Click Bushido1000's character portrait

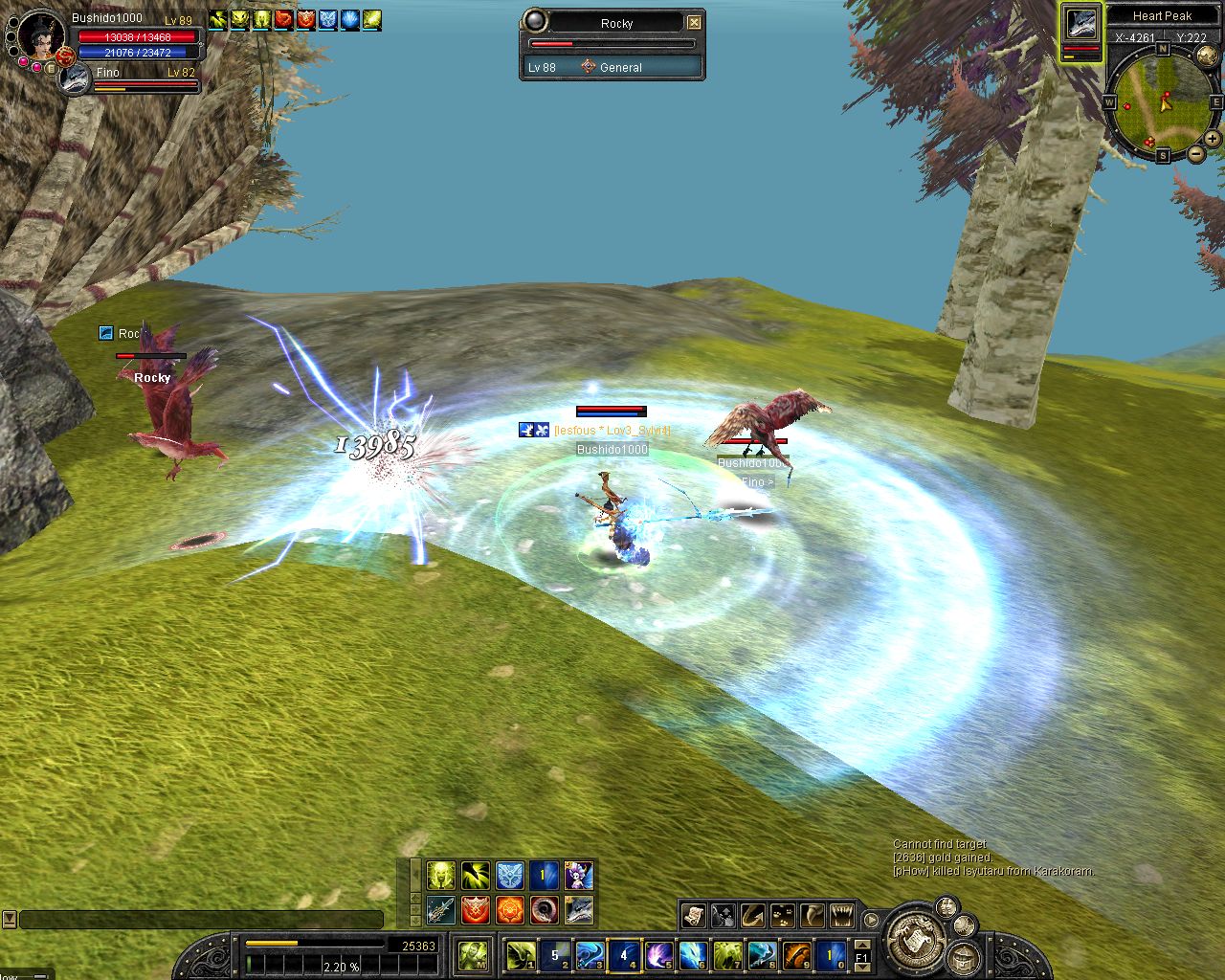[41, 36]
